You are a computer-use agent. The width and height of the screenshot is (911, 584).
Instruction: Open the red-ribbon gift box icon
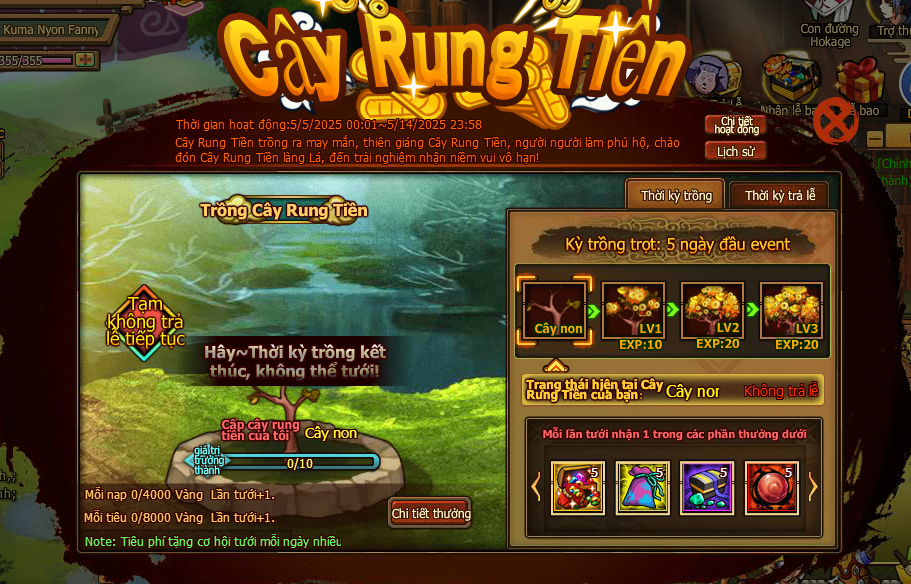(x=858, y=82)
